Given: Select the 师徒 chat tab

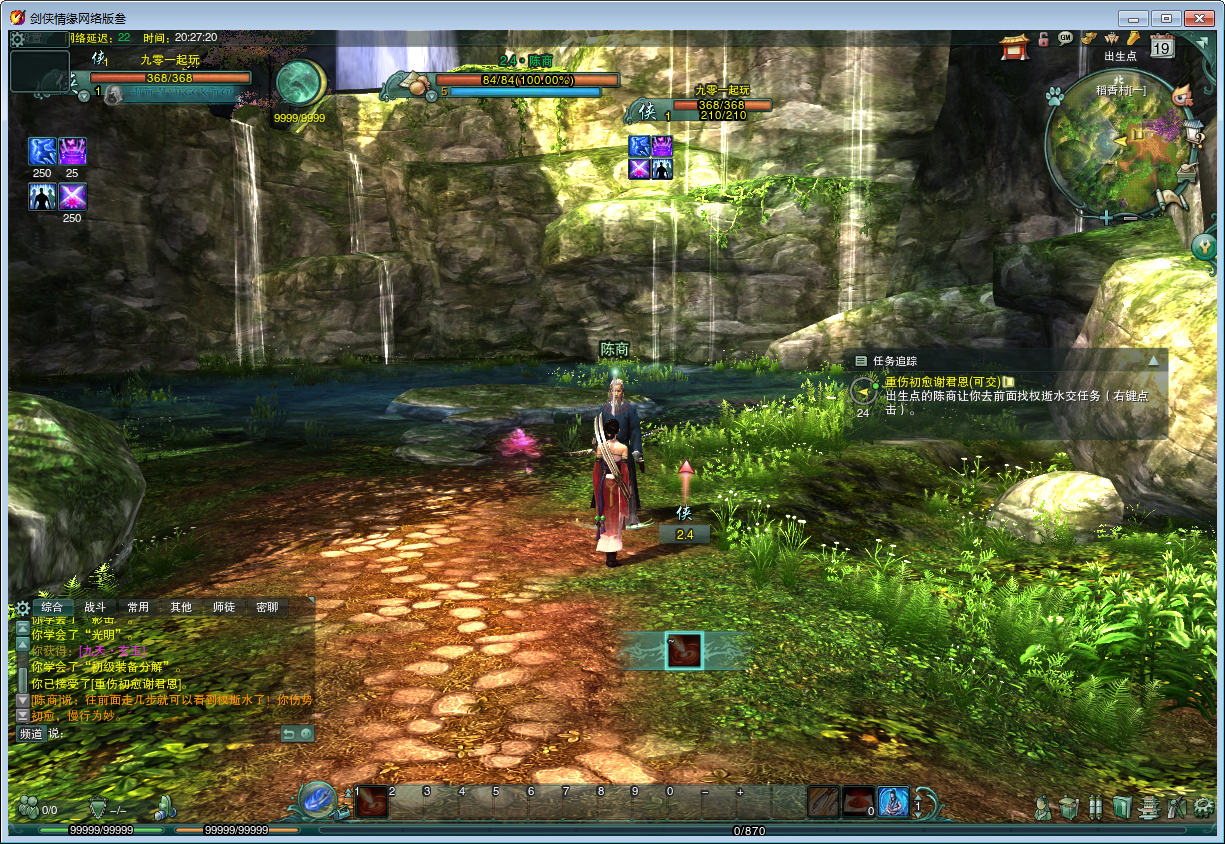Looking at the screenshot, I should 224,607.
